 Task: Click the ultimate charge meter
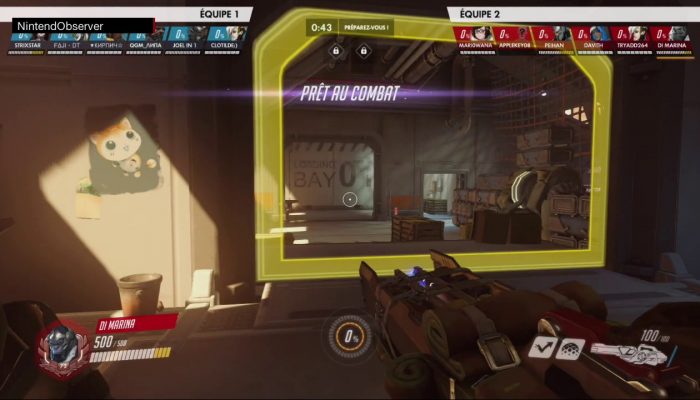tap(350, 337)
